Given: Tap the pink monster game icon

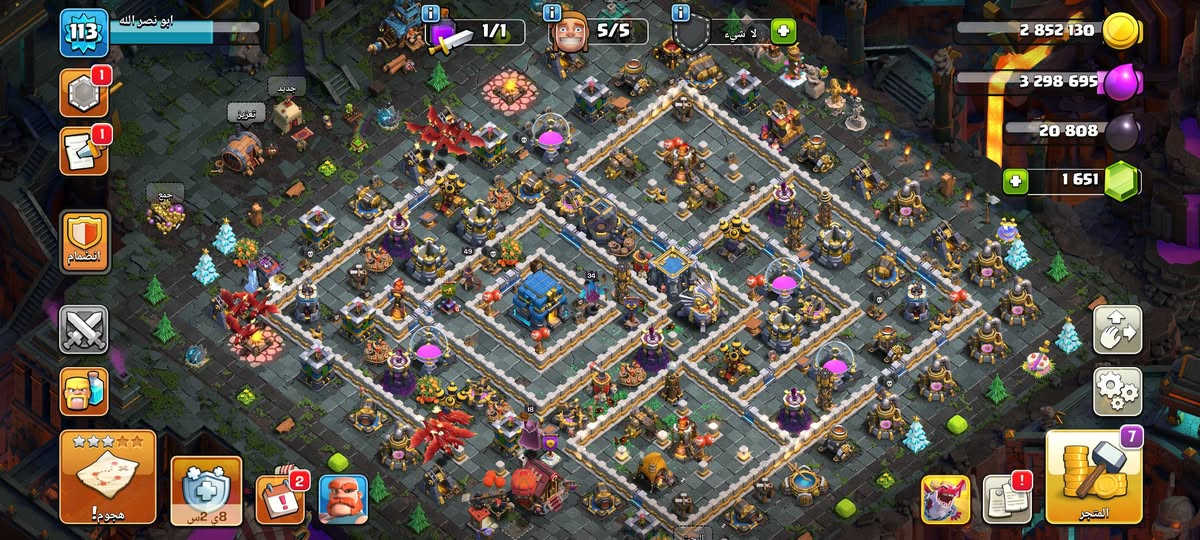Looking at the screenshot, I should [945, 499].
